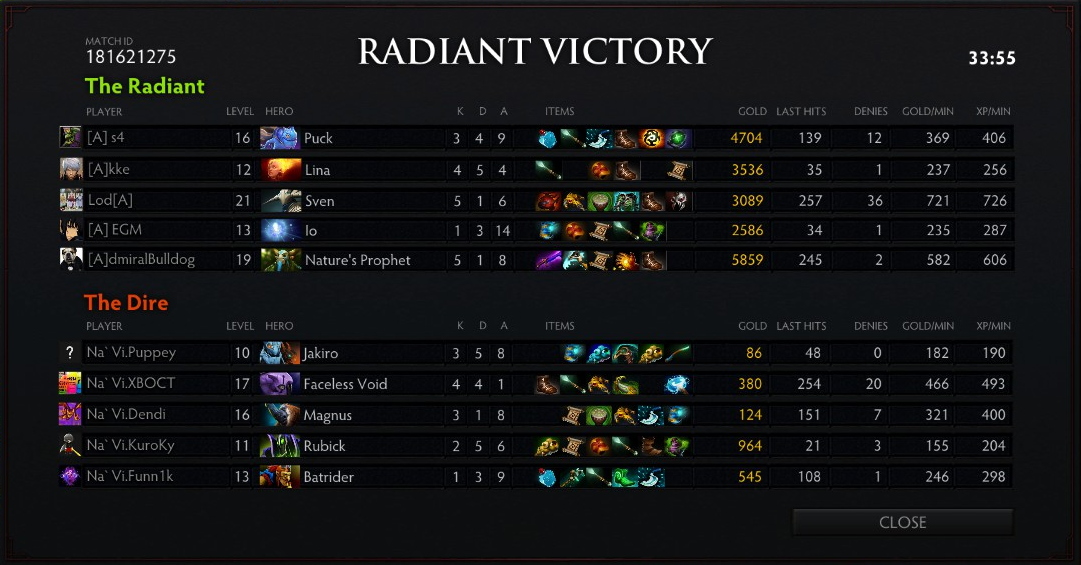The height and width of the screenshot is (565, 1081).
Task: Click the Puck hero portrait
Action: (x=280, y=138)
